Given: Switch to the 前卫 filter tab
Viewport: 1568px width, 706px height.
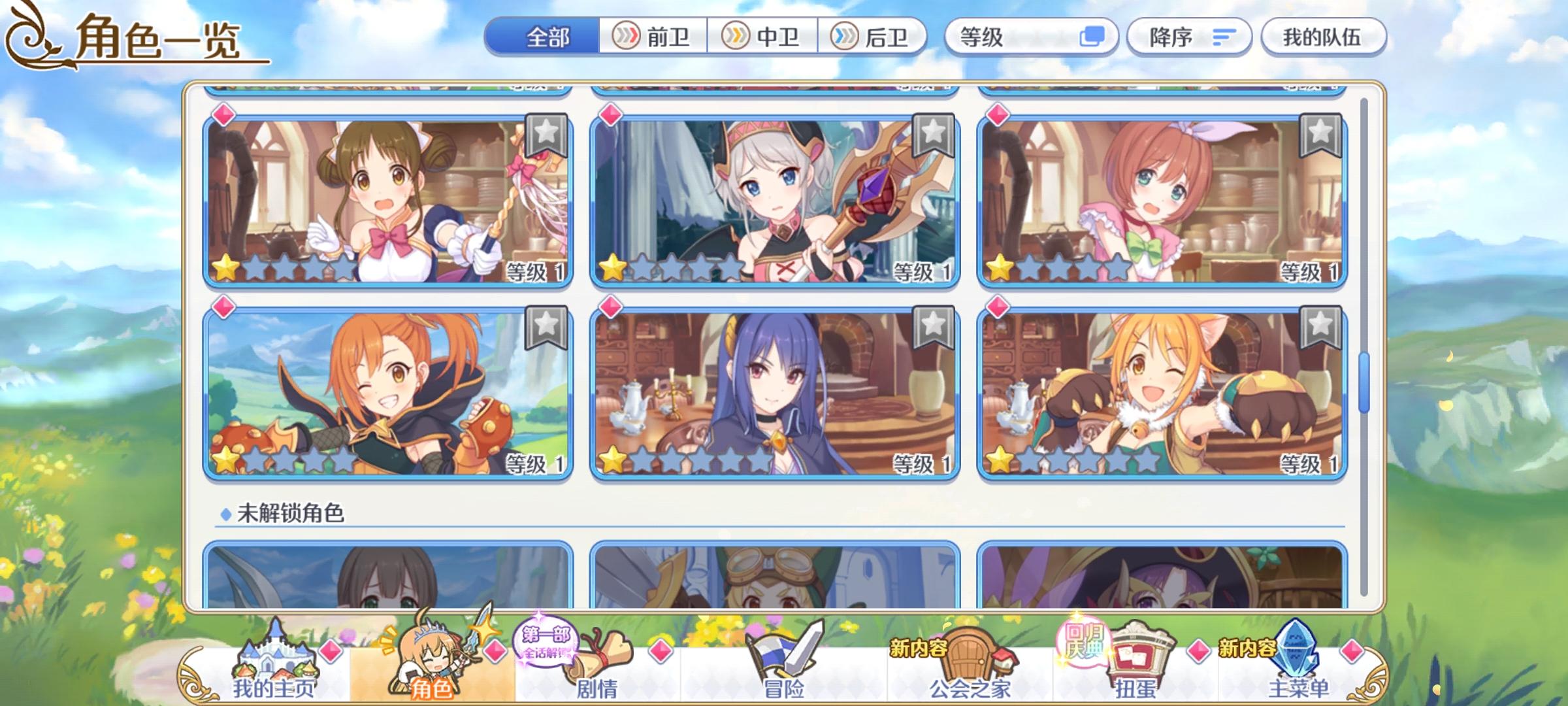Looking at the screenshot, I should [651, 37].
